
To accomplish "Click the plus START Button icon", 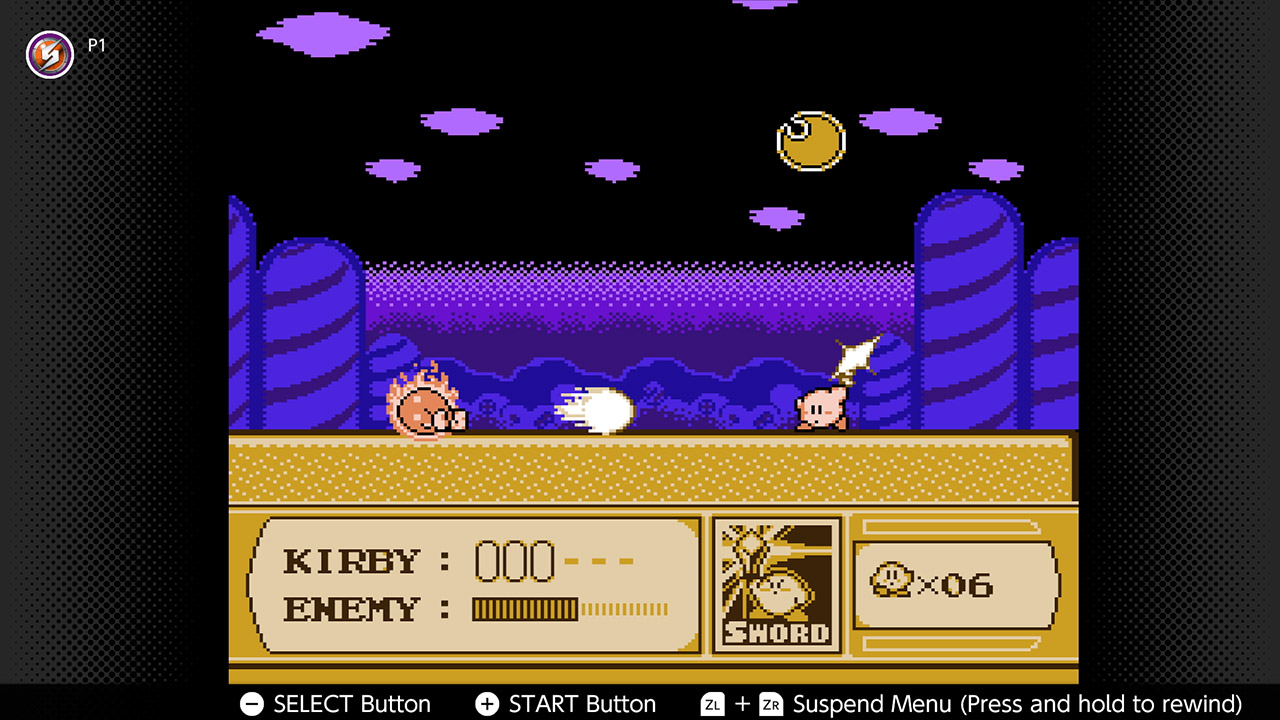I will click(487, 704).
